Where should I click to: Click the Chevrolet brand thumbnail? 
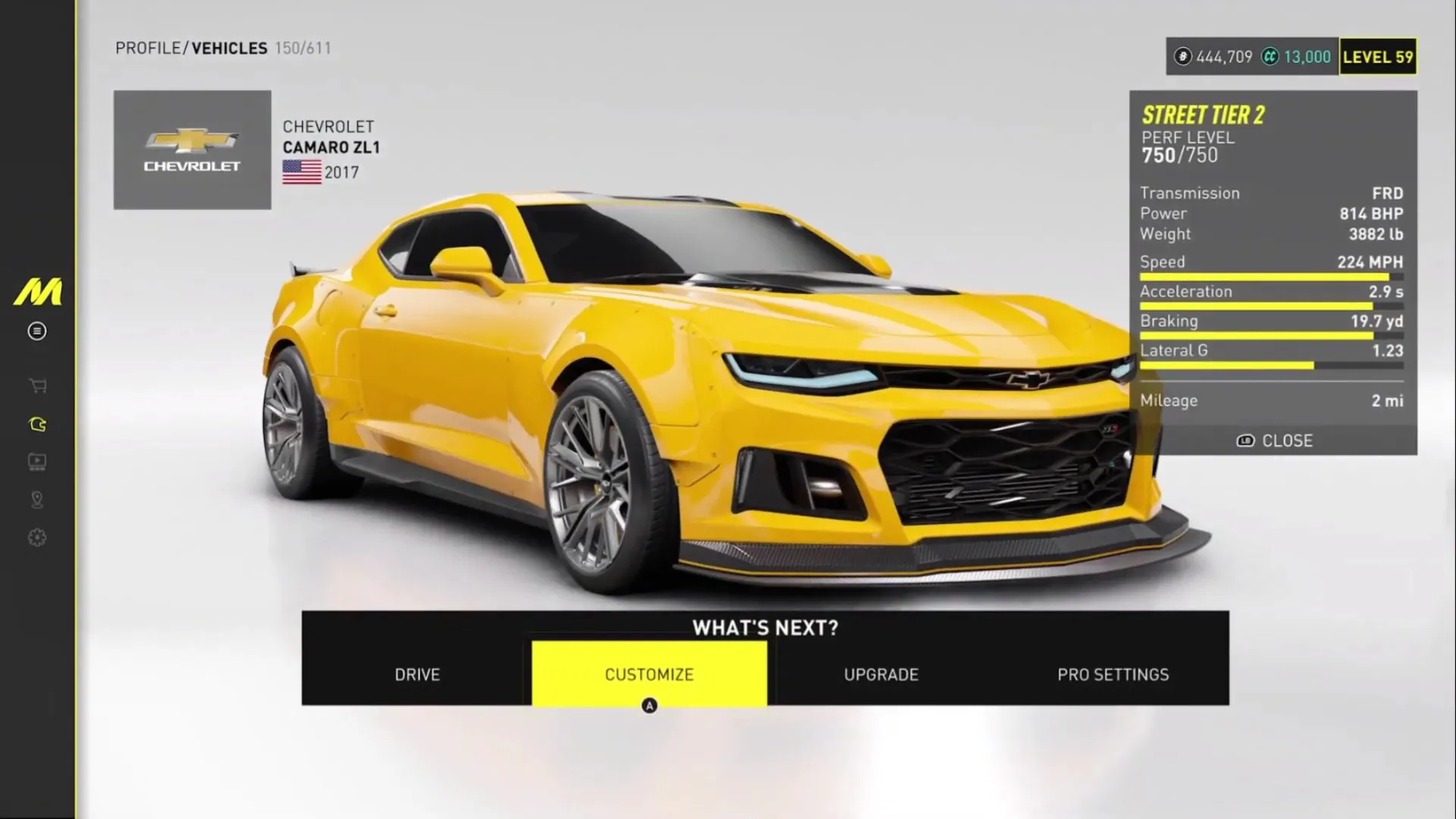coord(192,149)
